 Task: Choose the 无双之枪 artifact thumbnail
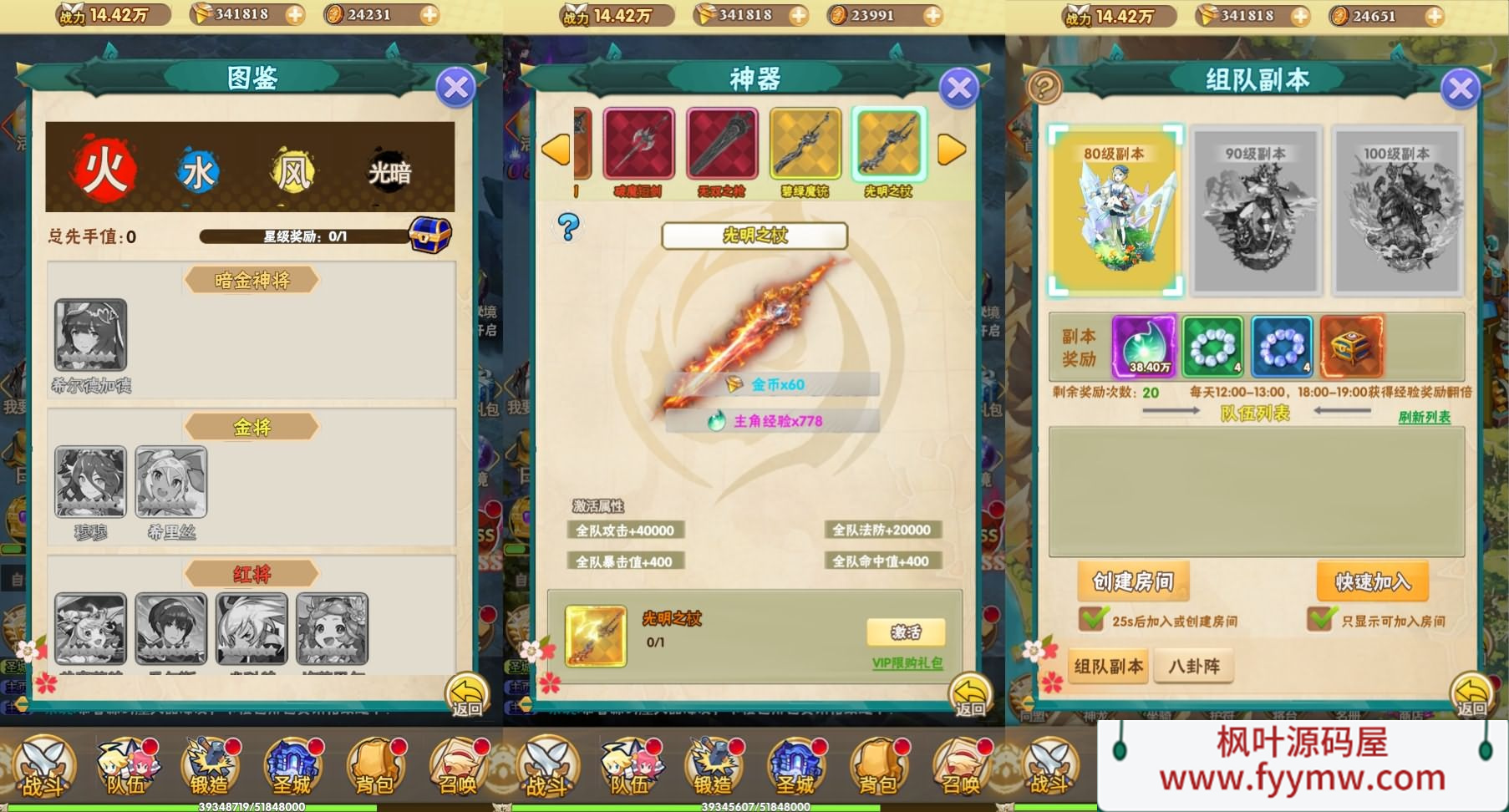coord(722,145)
